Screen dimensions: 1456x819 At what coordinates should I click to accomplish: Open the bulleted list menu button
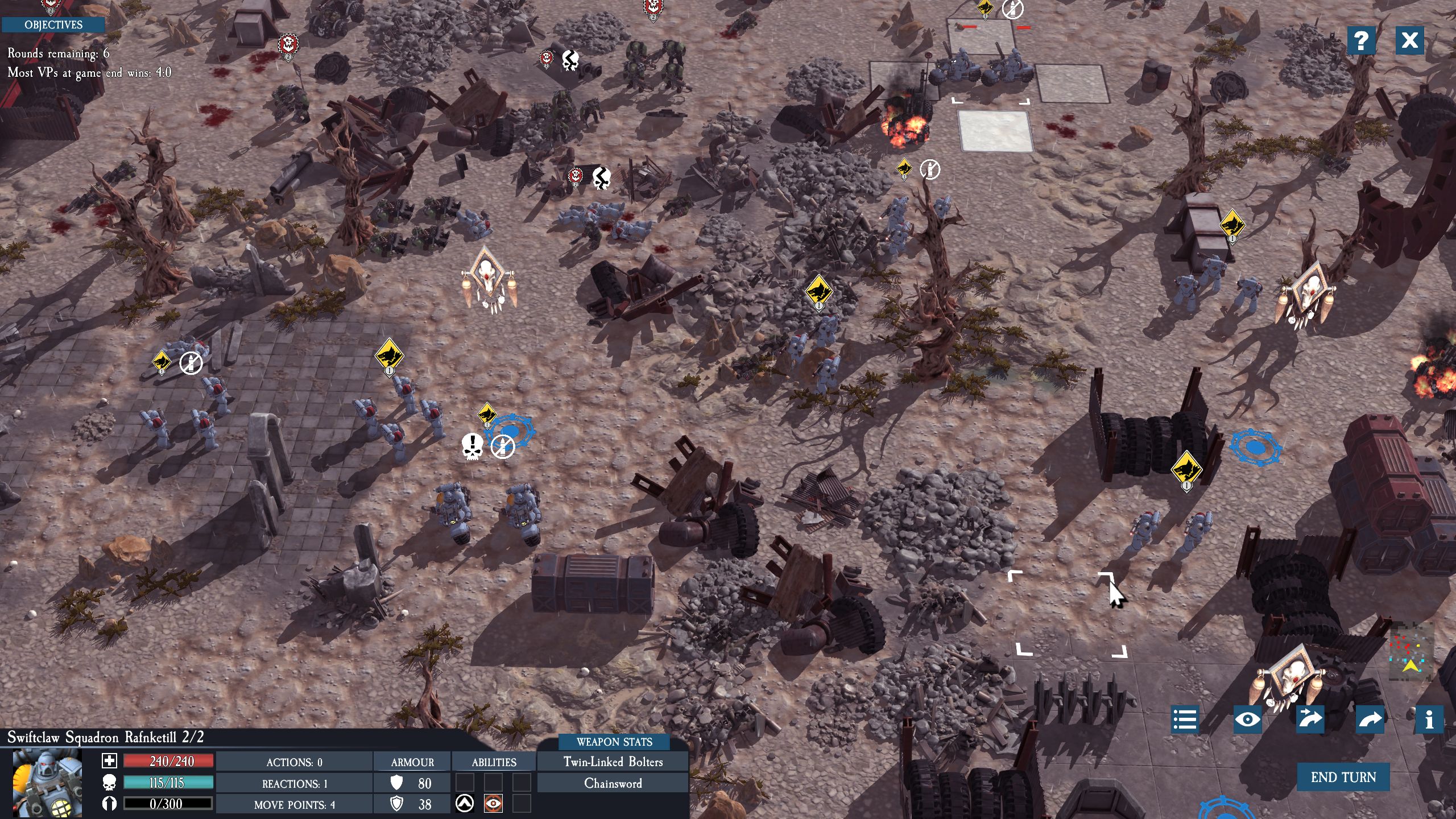(x=1185, y=719)
